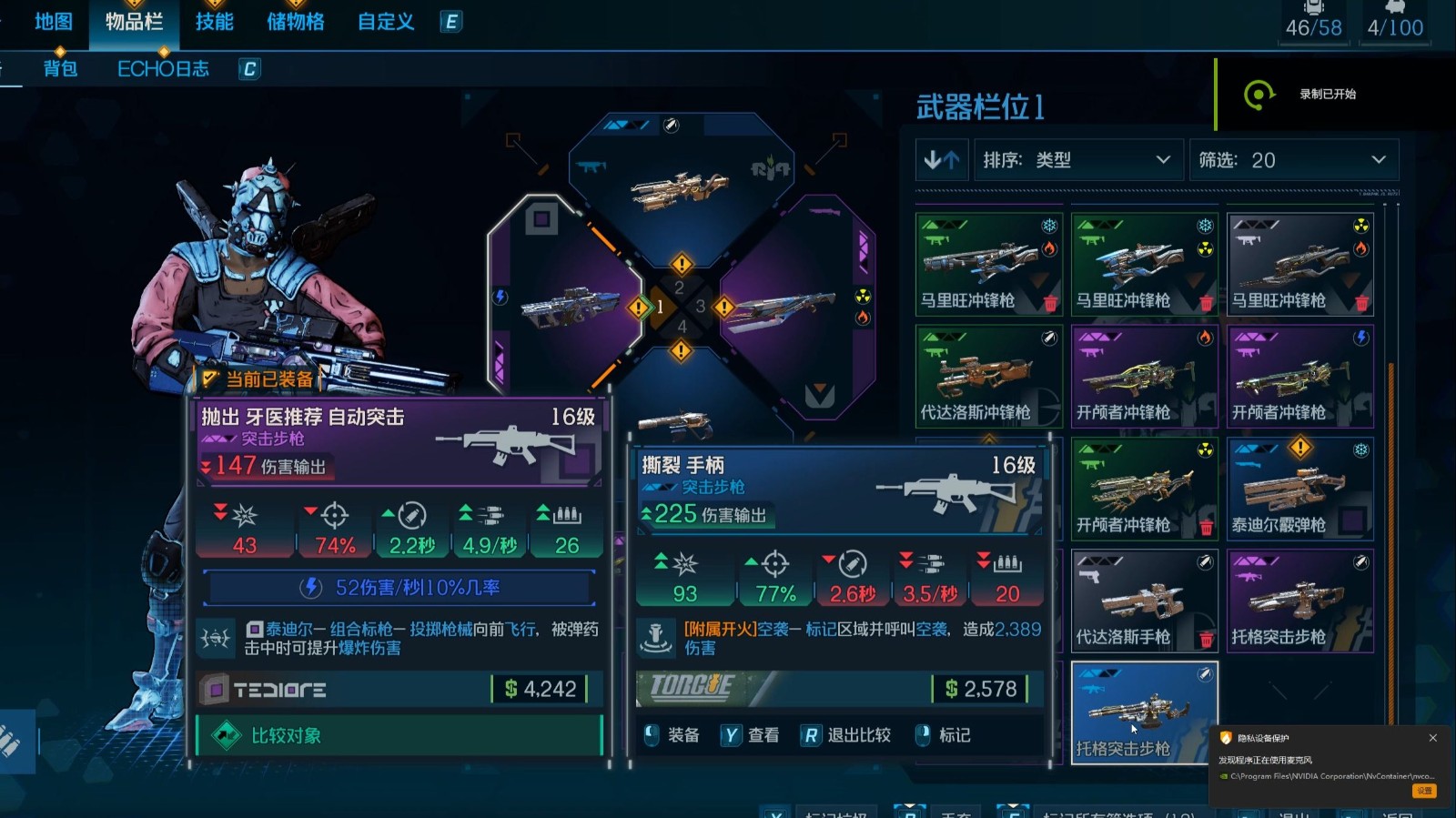
Task: Open the ECHO日志 tab
Action: [x=162, y=67]
